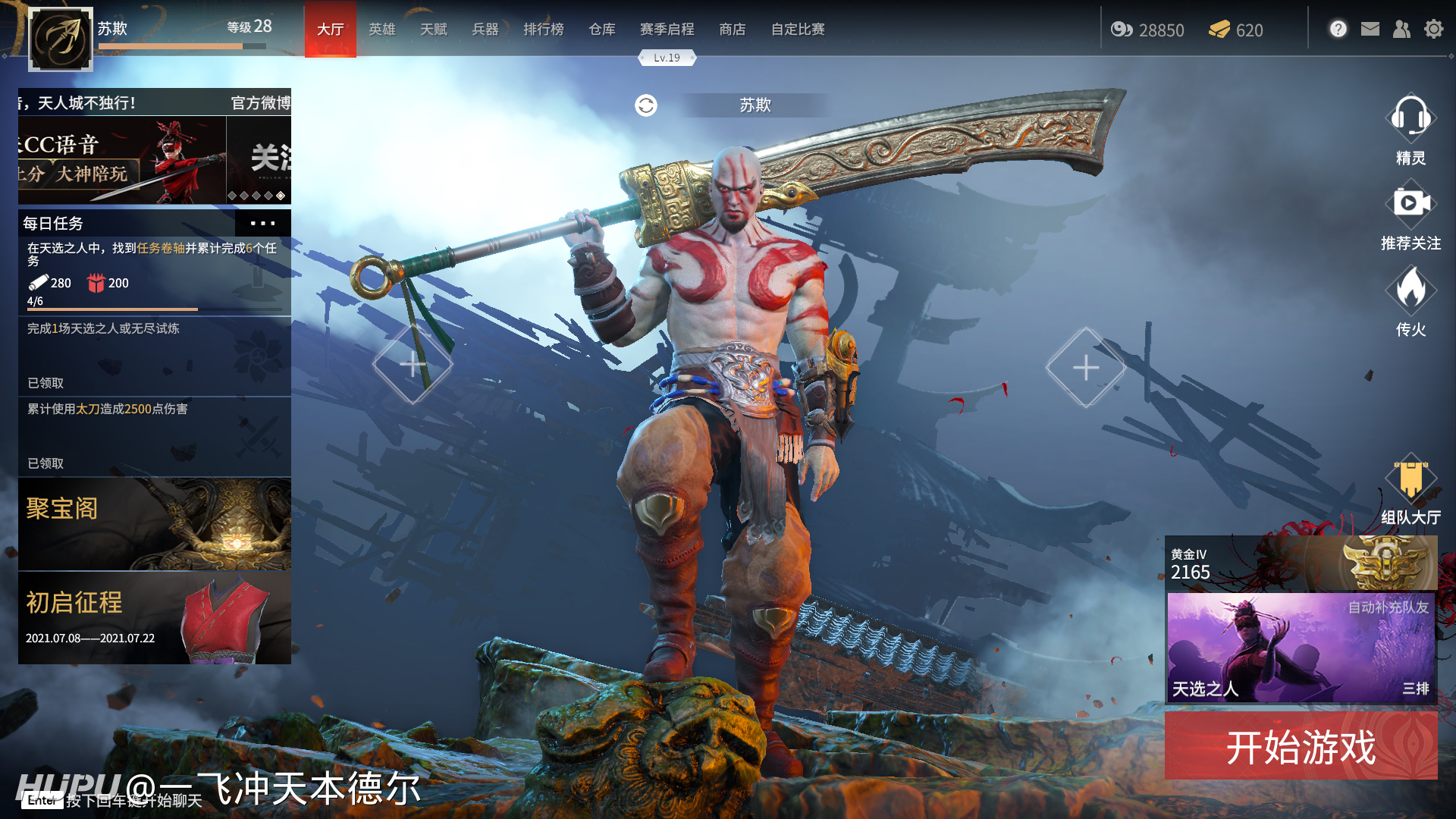View the 排行榜 leaderboard tab
The width and height of the screenshot is (1456, 819).
(543, 30)
